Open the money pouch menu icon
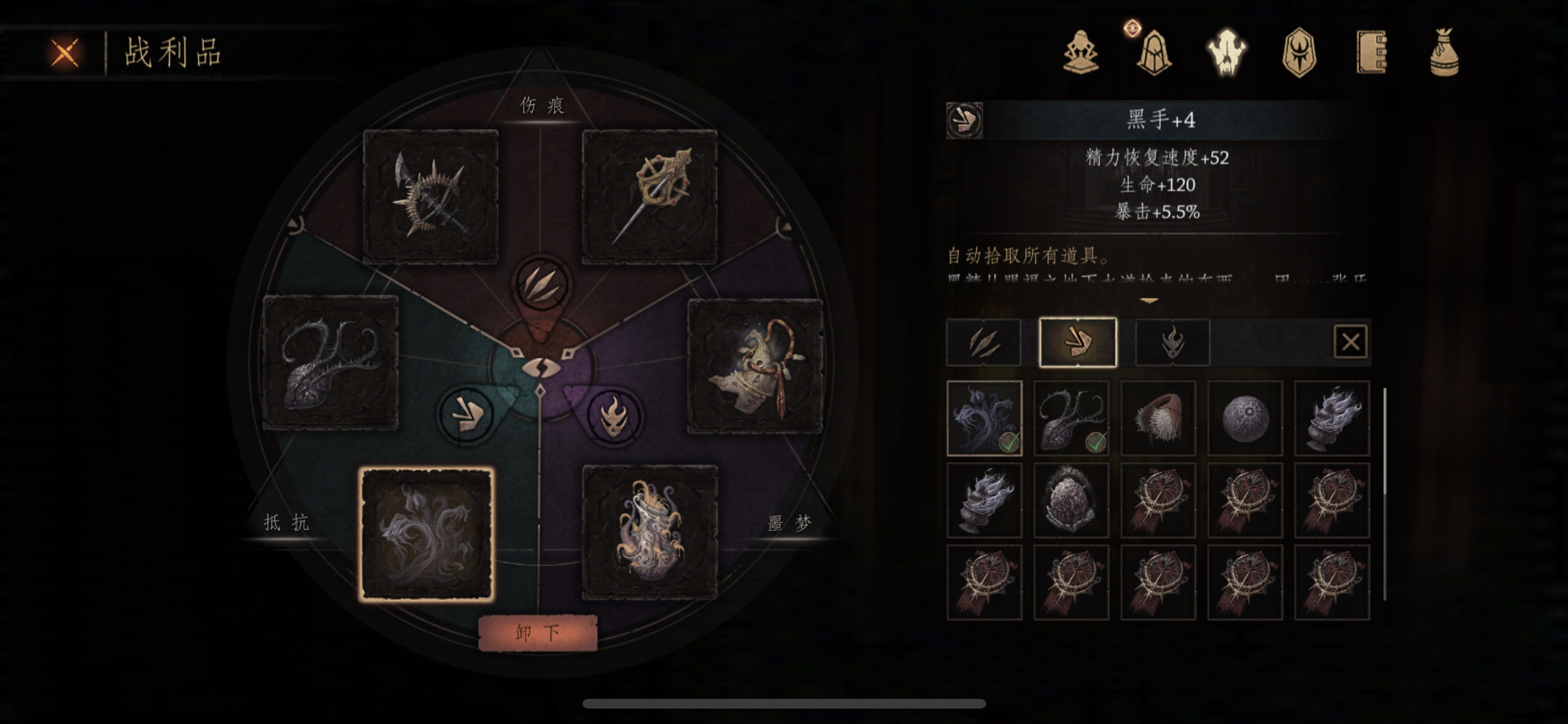This screenshot has width=1568, height=724. (x=1444, y=53)
